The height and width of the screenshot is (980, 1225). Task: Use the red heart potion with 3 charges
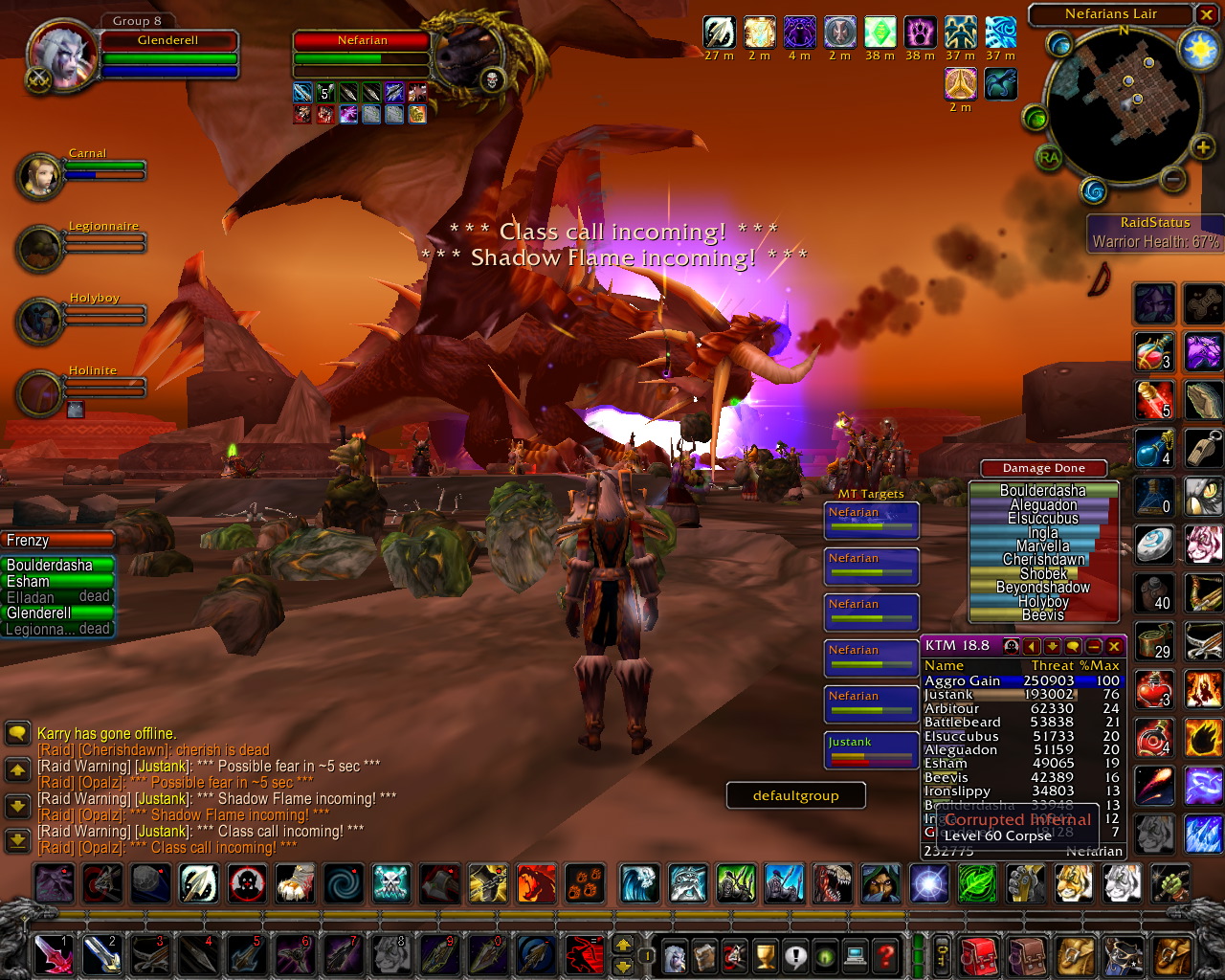click(x=1154, y=691)
